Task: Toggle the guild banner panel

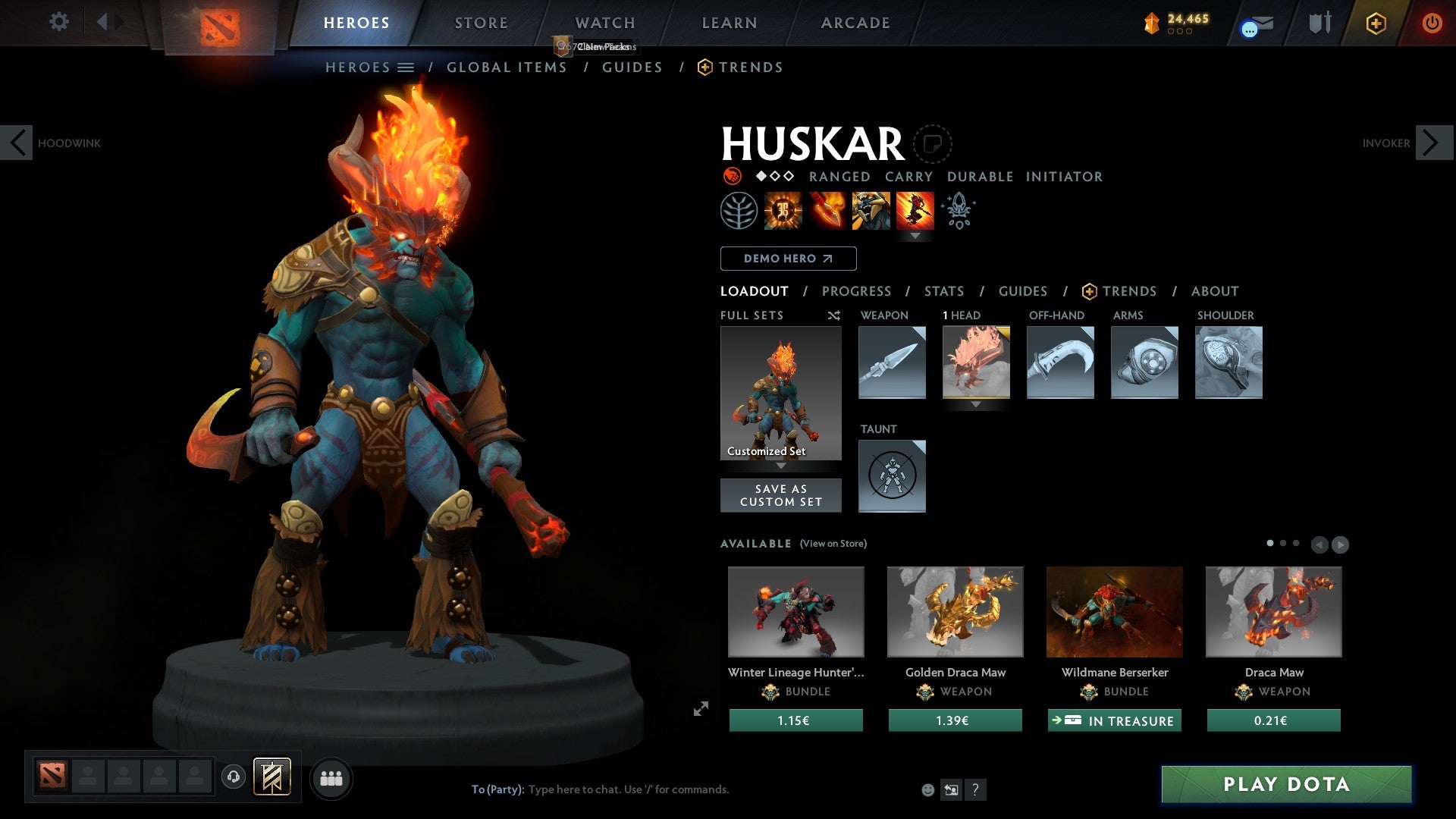Action: 273,777
